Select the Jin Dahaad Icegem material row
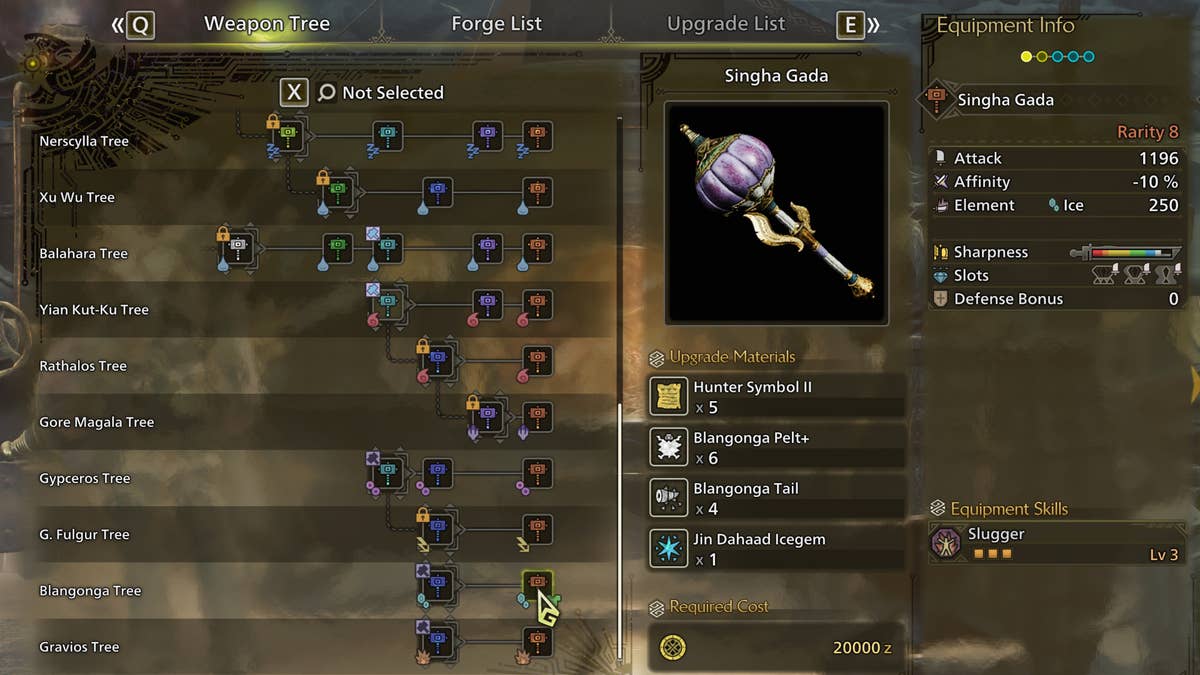The width and height of the screenshot is (1200, 675). pyautogui.click(x=777, y=550)
